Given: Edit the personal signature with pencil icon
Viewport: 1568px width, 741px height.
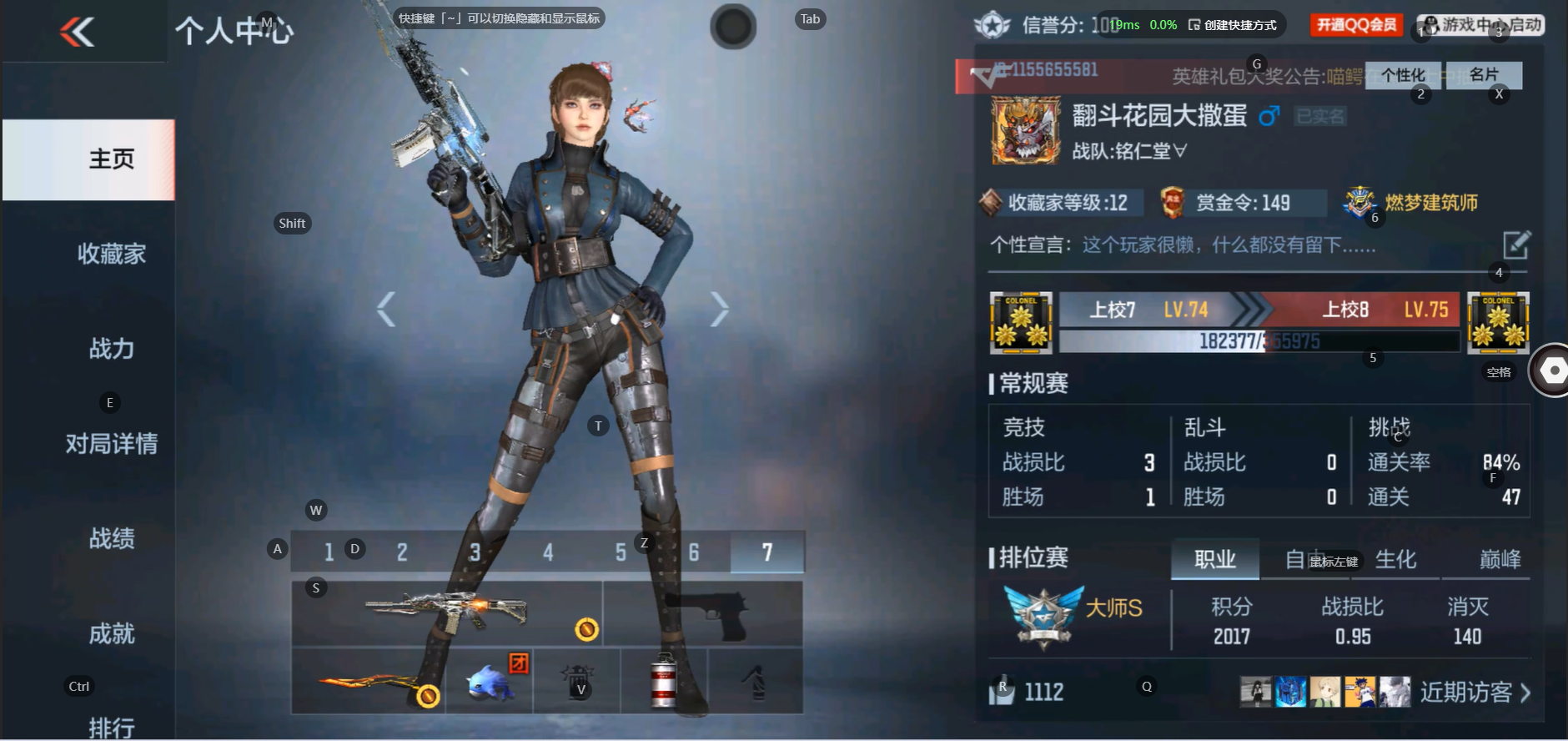Looking at the screenshot, I should [1515, 245].
